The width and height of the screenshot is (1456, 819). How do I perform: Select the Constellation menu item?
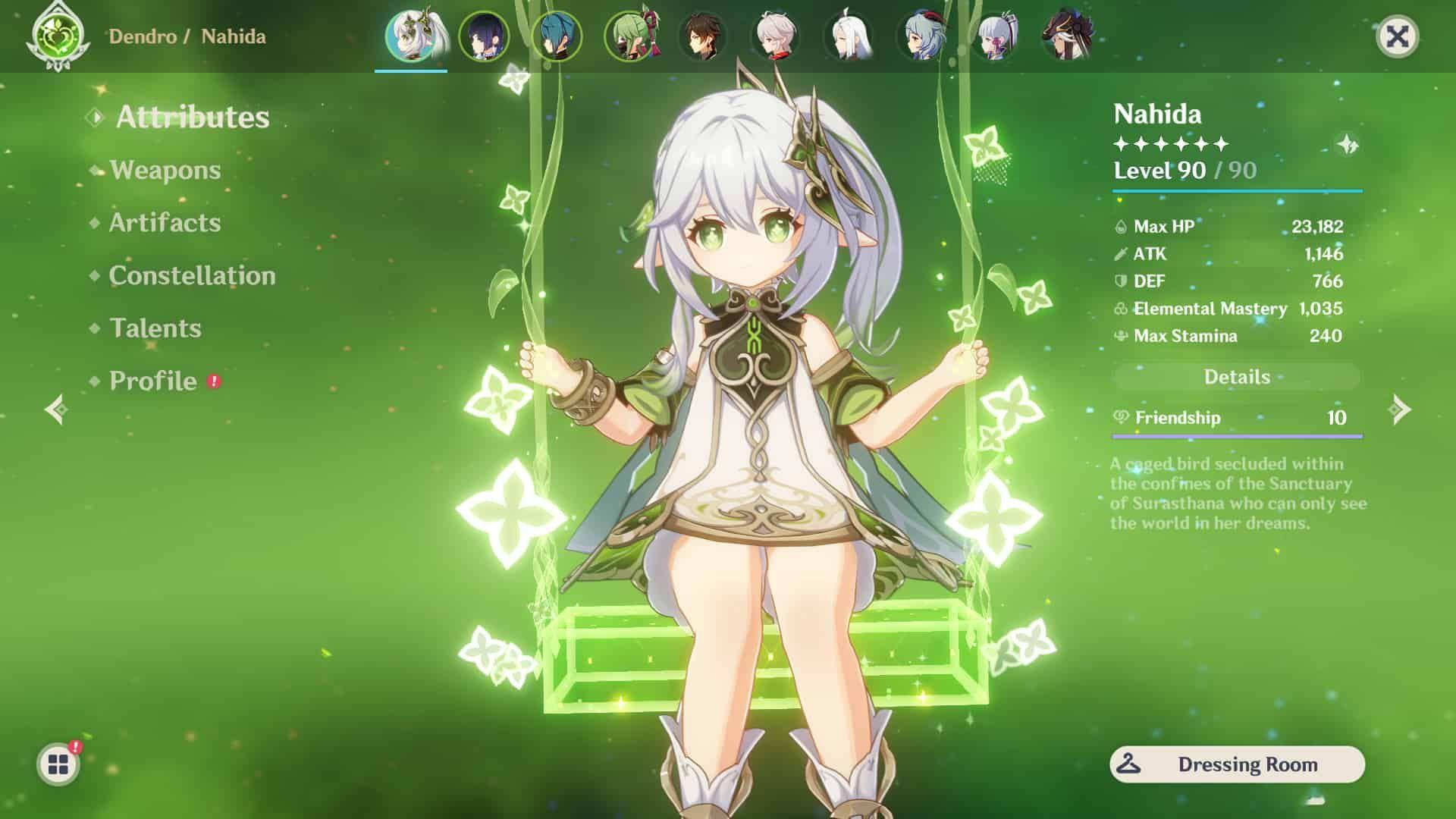pyautogui.click(x=192, y=276)
